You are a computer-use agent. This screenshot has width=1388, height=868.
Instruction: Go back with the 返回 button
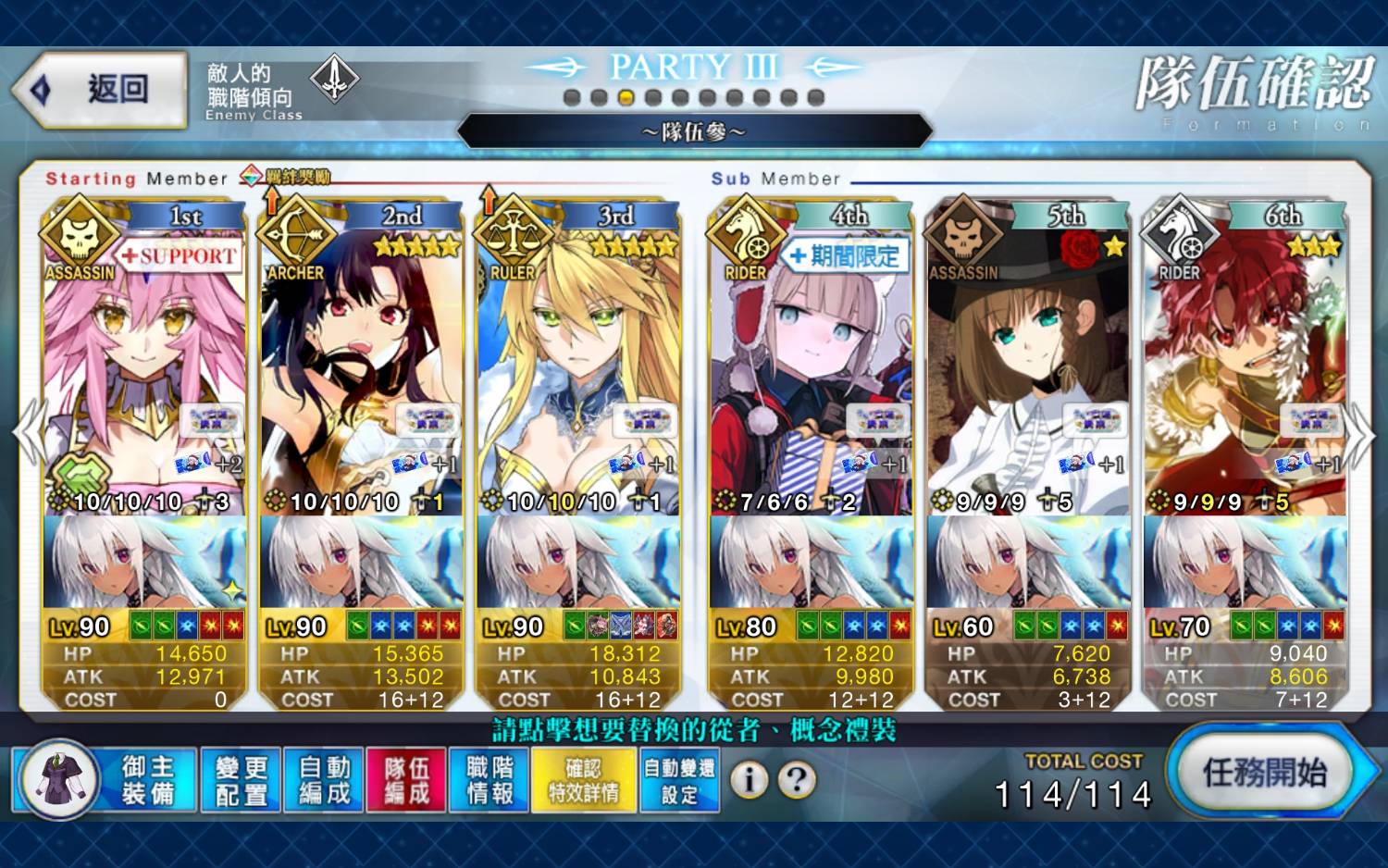[x=100, y=90]
